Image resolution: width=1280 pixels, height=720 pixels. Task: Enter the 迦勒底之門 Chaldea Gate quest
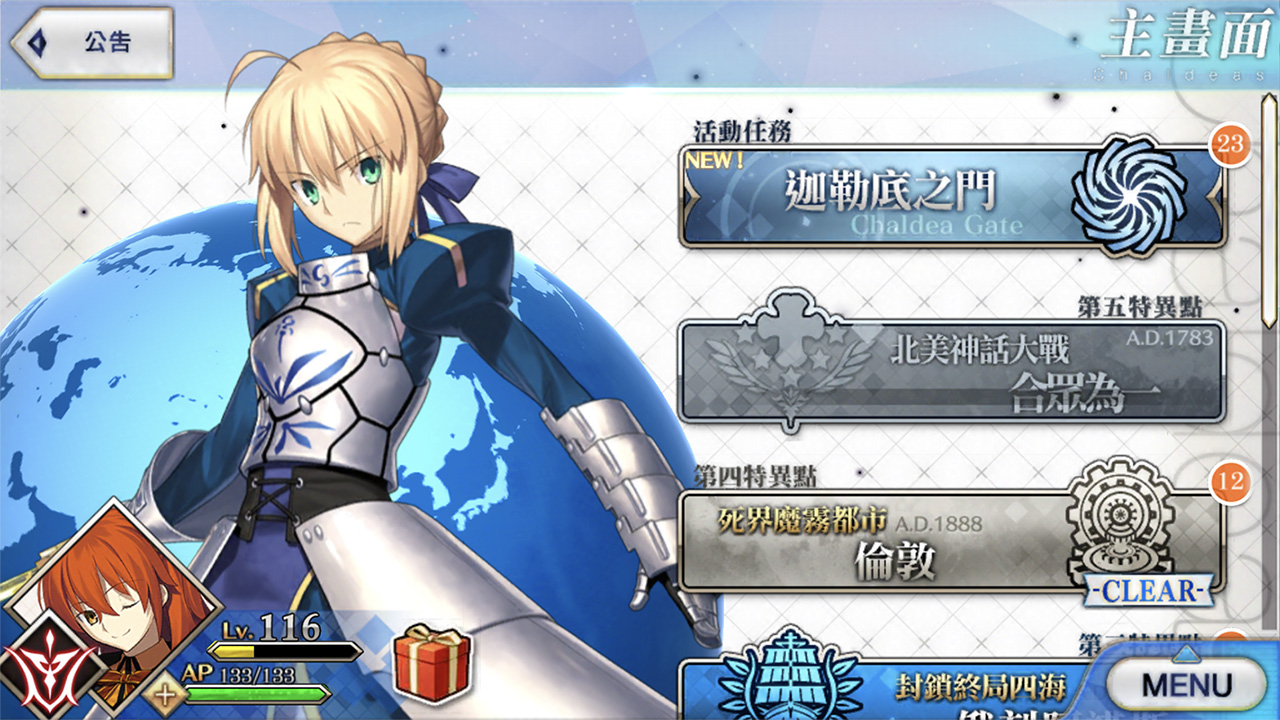(x=950, y=196)
